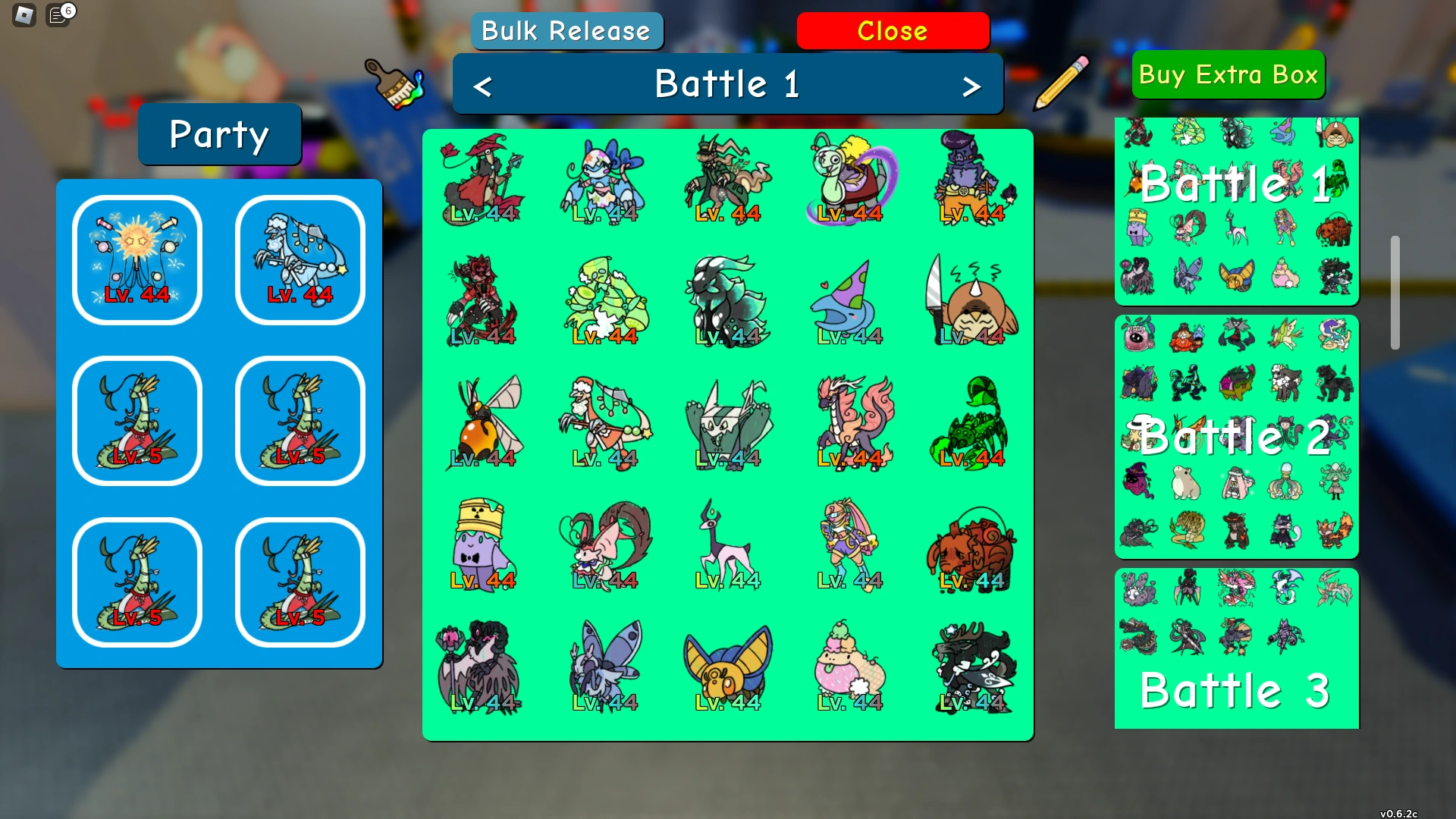Image resolution: width=1456 pixels, height=819 pixels.
Task: Open the Roblox menu icon in the corner
Action: [x=23, y=14]
